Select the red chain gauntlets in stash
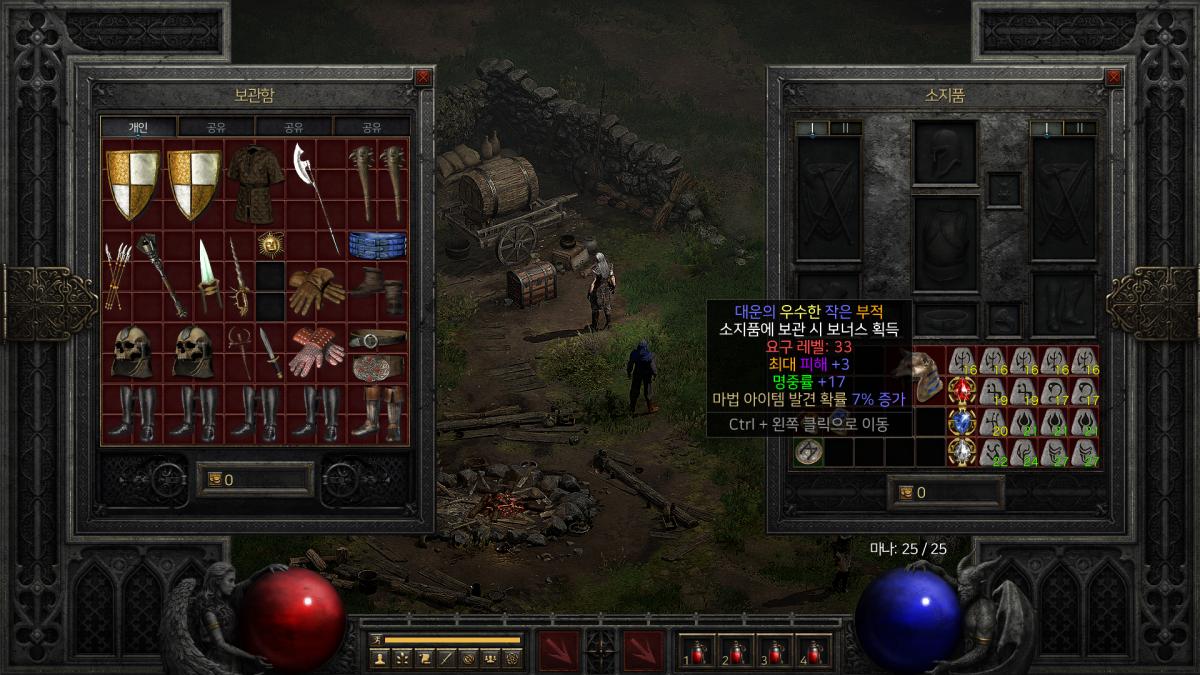This screenshot has width=1200, height=675. point(316,351)
